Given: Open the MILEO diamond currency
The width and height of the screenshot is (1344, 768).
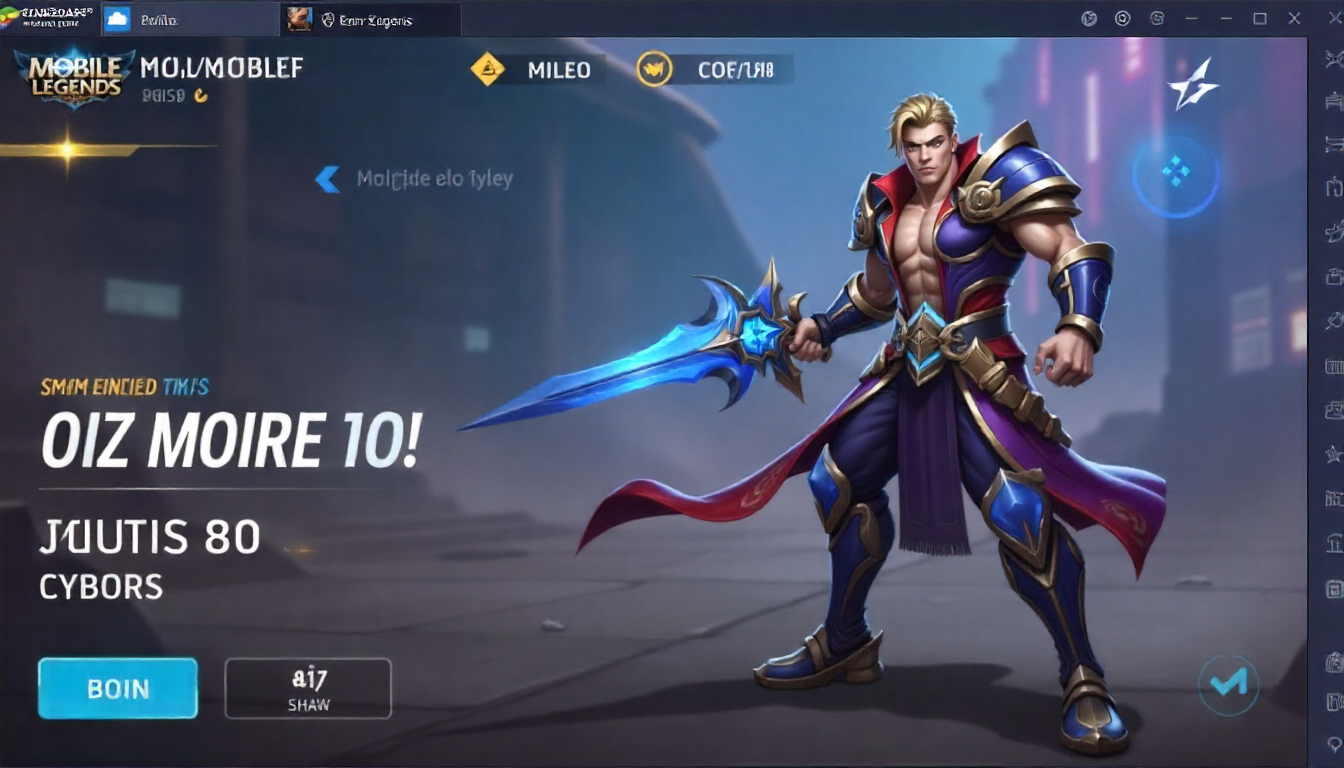Looking at the screenshot, I should [537, 69].
